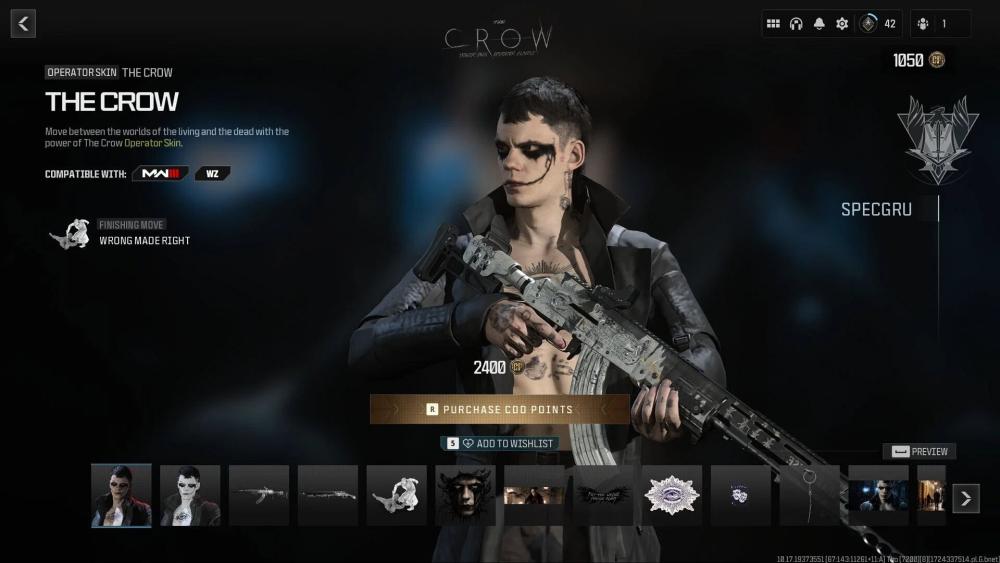Open the social party icon
1000x563 pixels.
pos(940,24)
